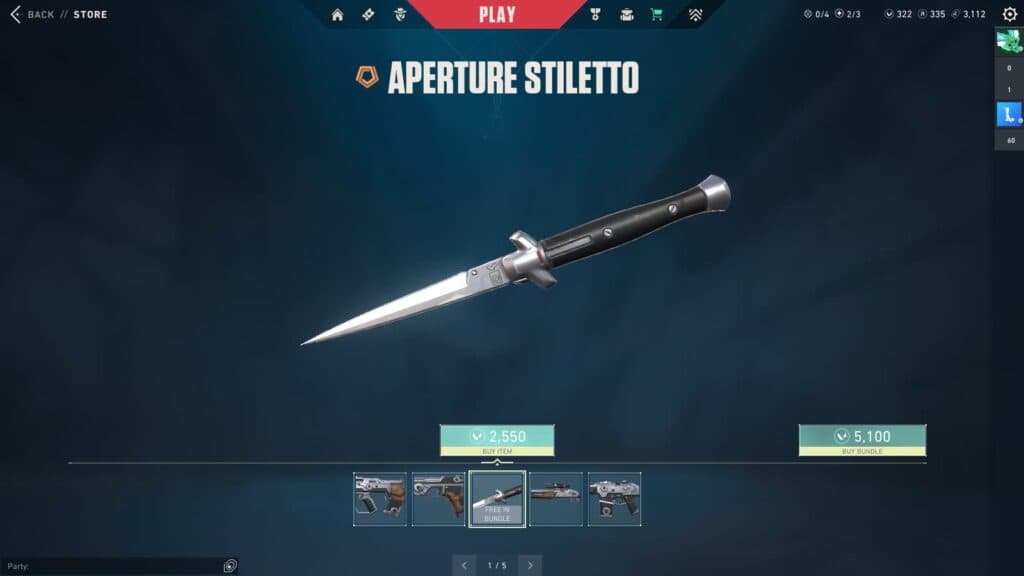Click the red PLAY button
Viewport: 1024px width, 576px height.
click(x=497, y=14)
